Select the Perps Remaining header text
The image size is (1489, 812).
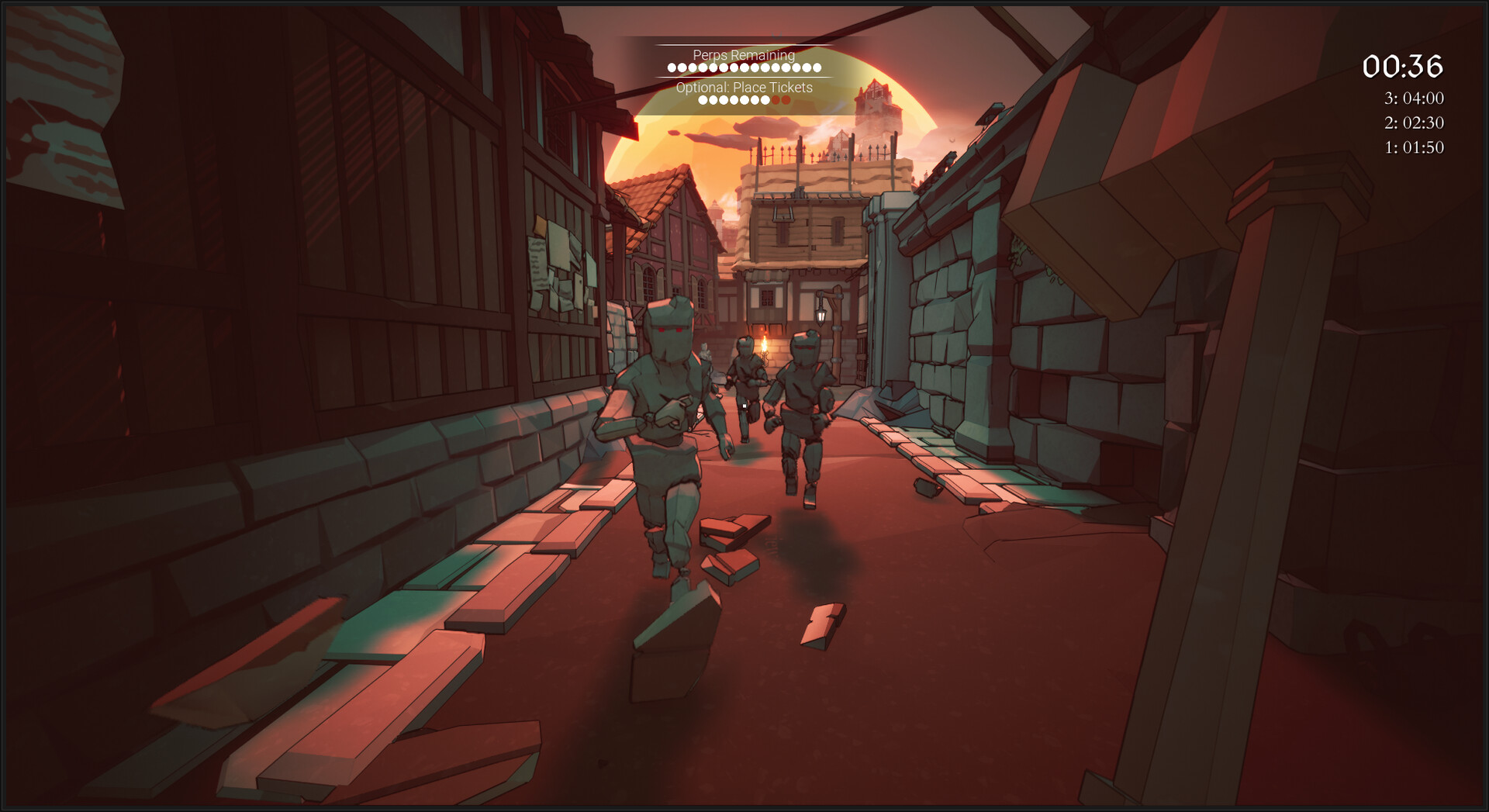click(x=744, y=56)
